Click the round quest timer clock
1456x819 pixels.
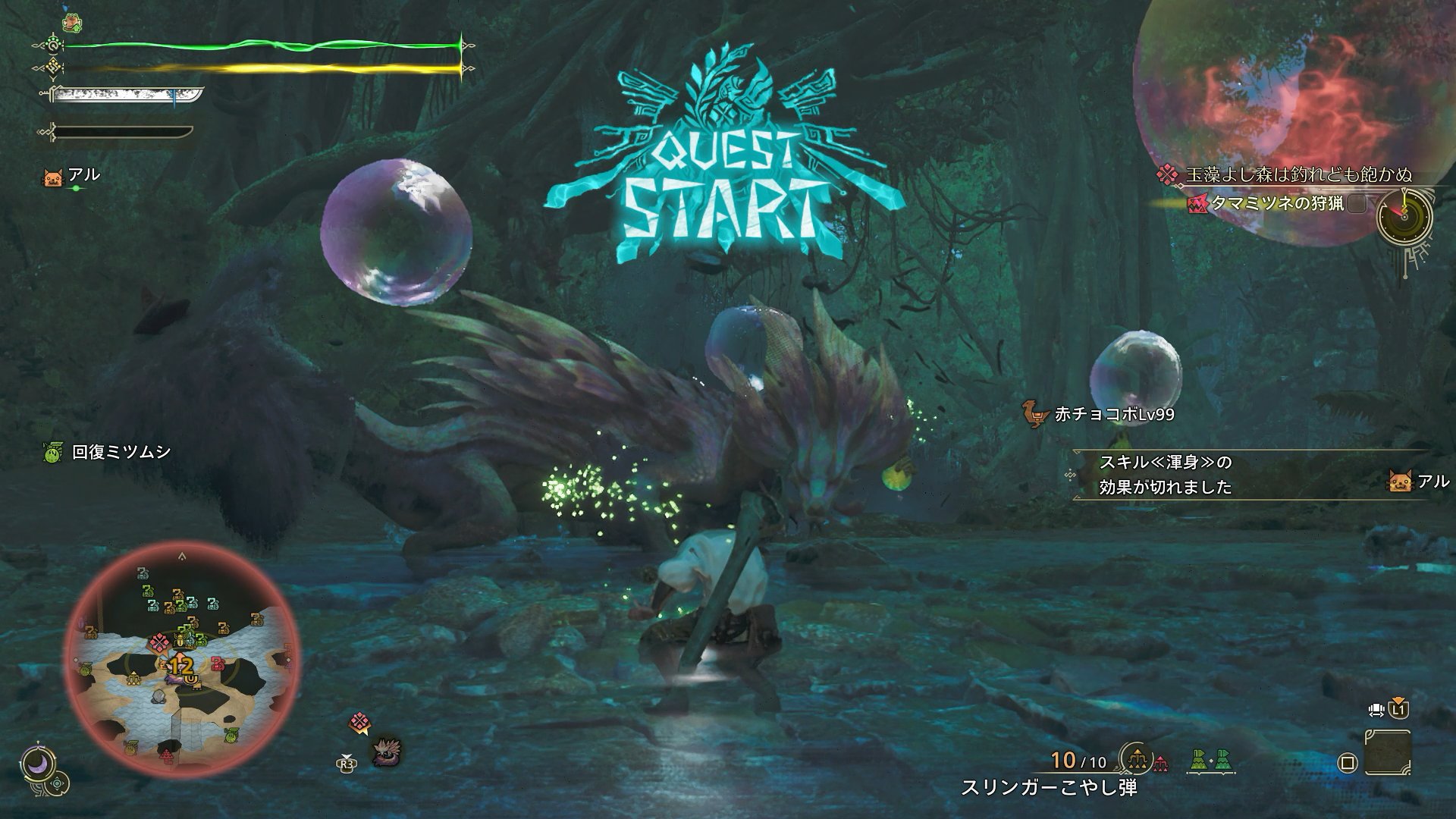pos(1404,215)
